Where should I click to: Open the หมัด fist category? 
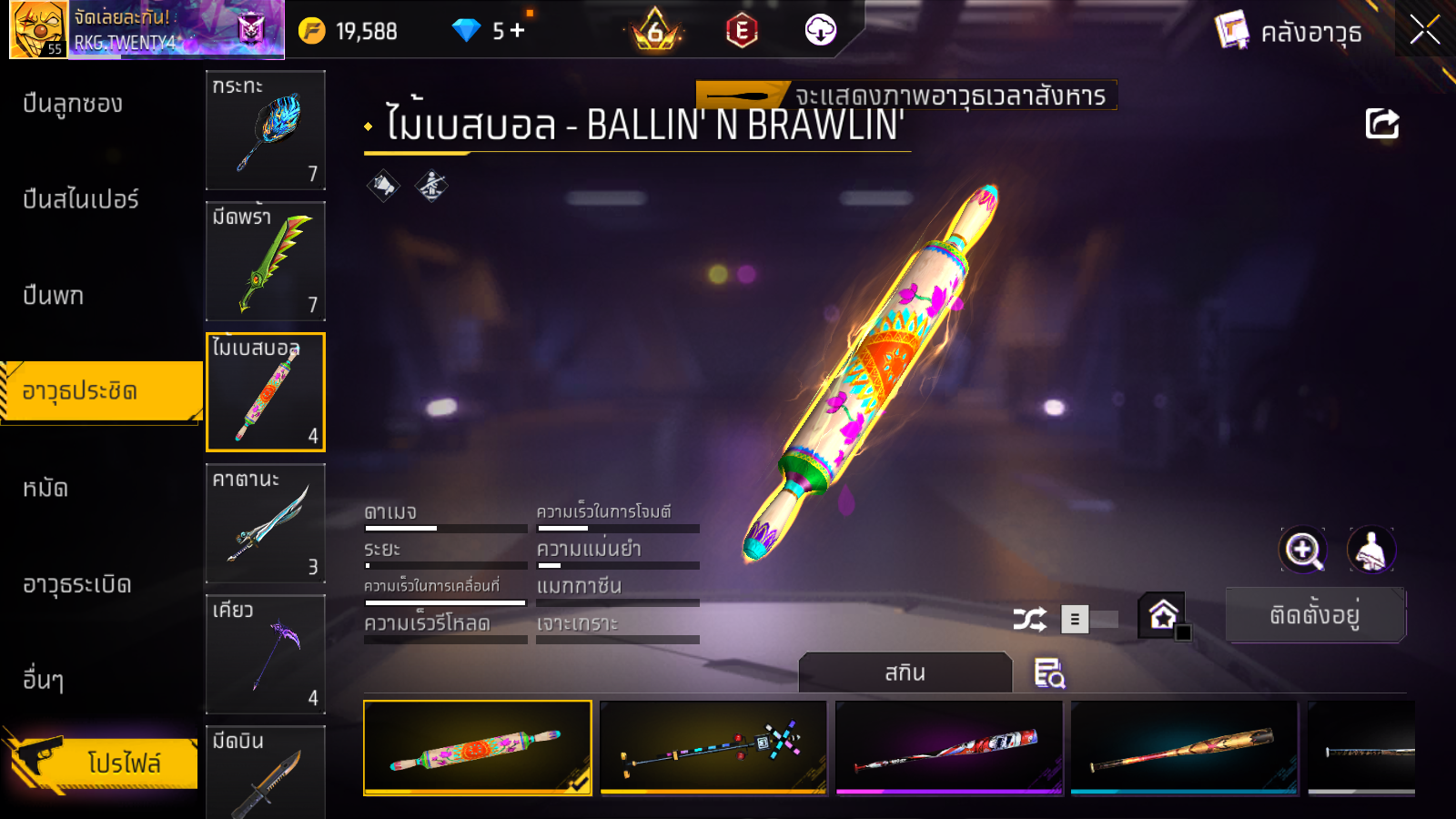point(45,489)
